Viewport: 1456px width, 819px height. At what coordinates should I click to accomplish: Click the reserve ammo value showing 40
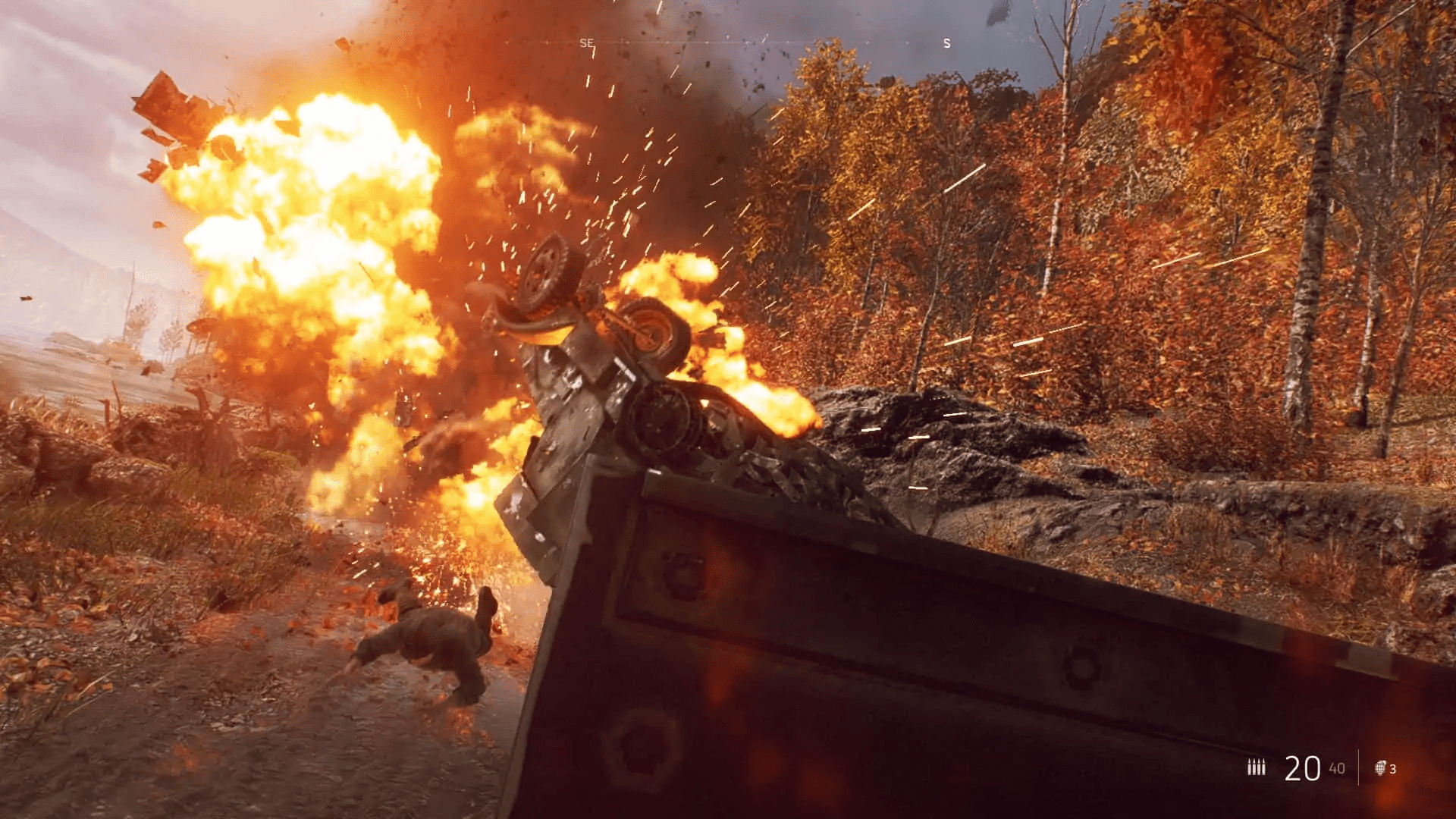[1337, 767]
